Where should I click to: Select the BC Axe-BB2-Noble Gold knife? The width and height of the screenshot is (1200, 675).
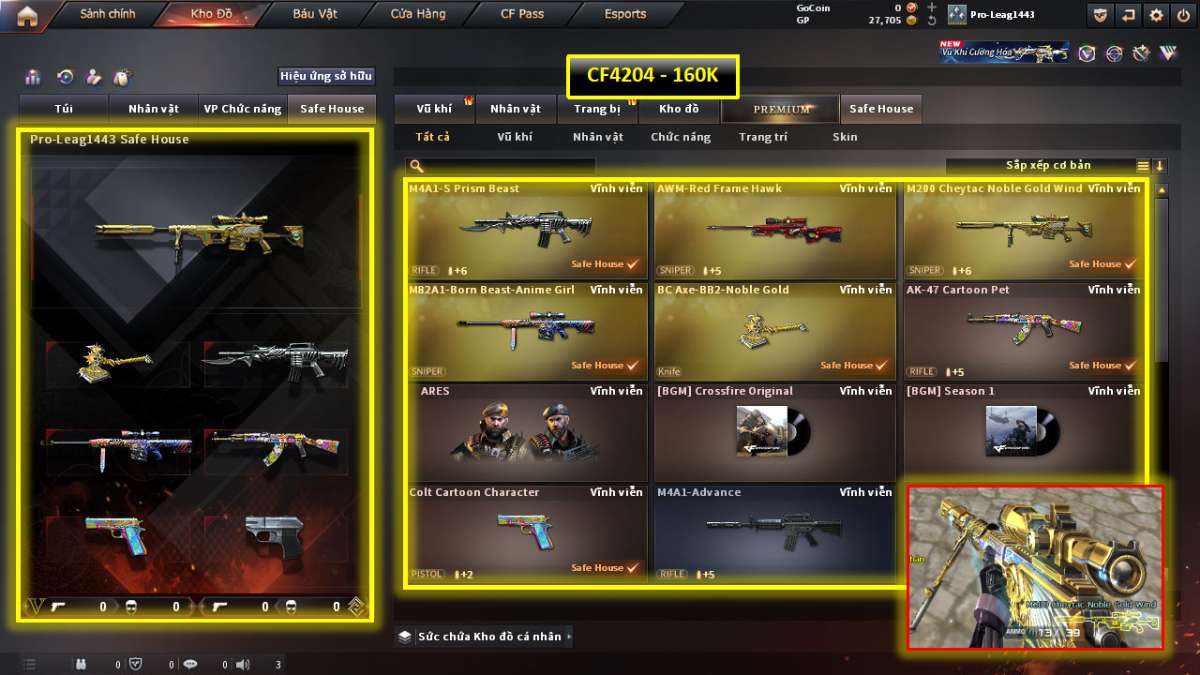pos(775,331)
